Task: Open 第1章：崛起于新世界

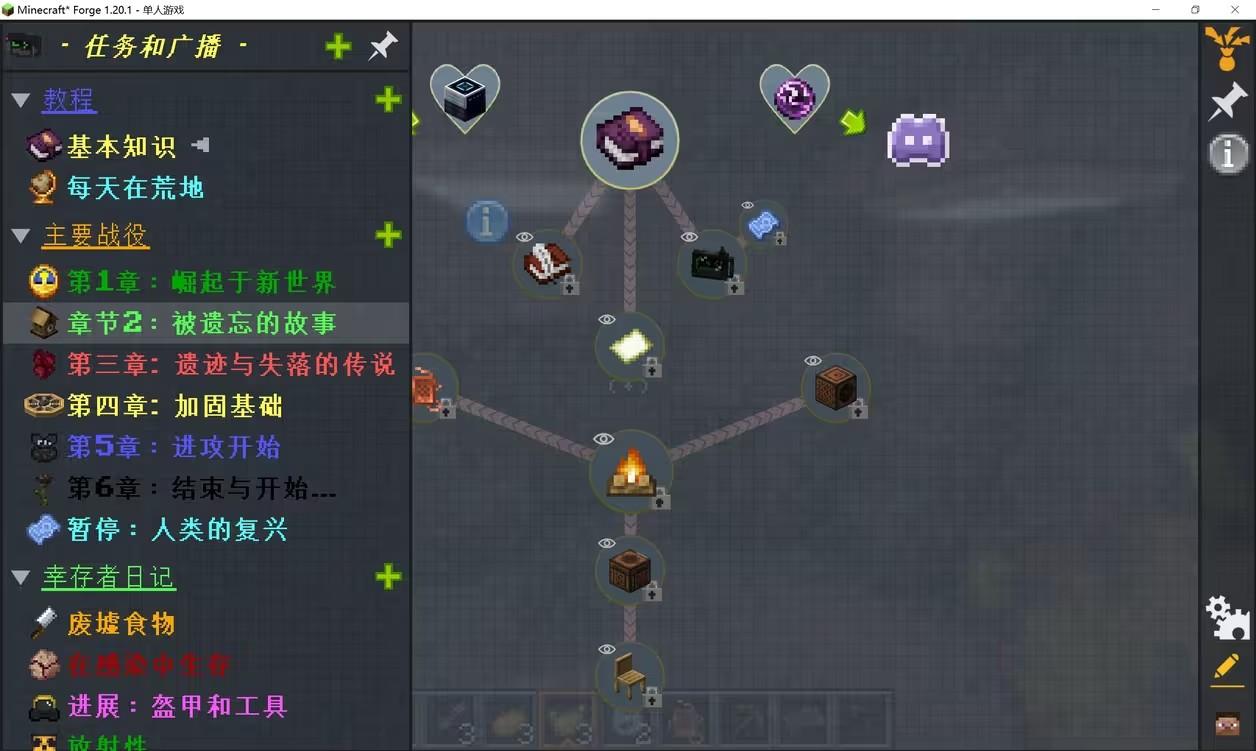Action: pyautogui.click(x=201, y=282)
